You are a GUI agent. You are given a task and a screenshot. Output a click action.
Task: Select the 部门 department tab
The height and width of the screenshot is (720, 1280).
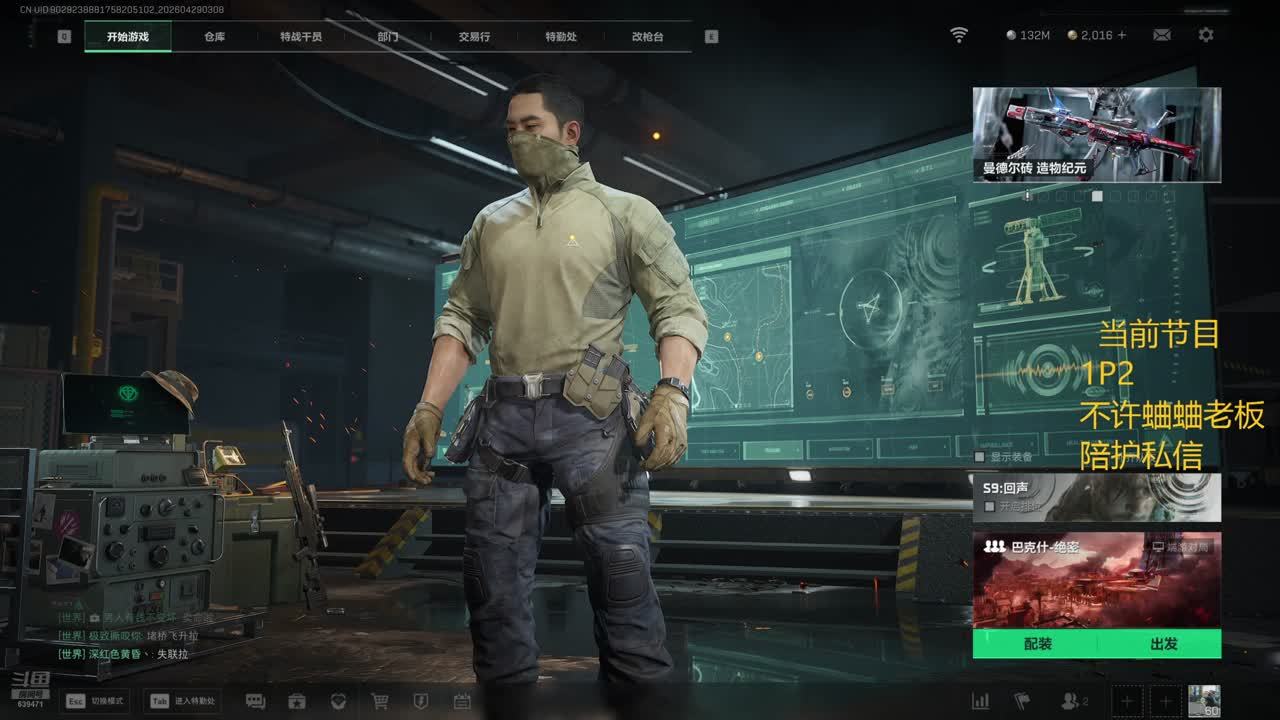point(388,37)
